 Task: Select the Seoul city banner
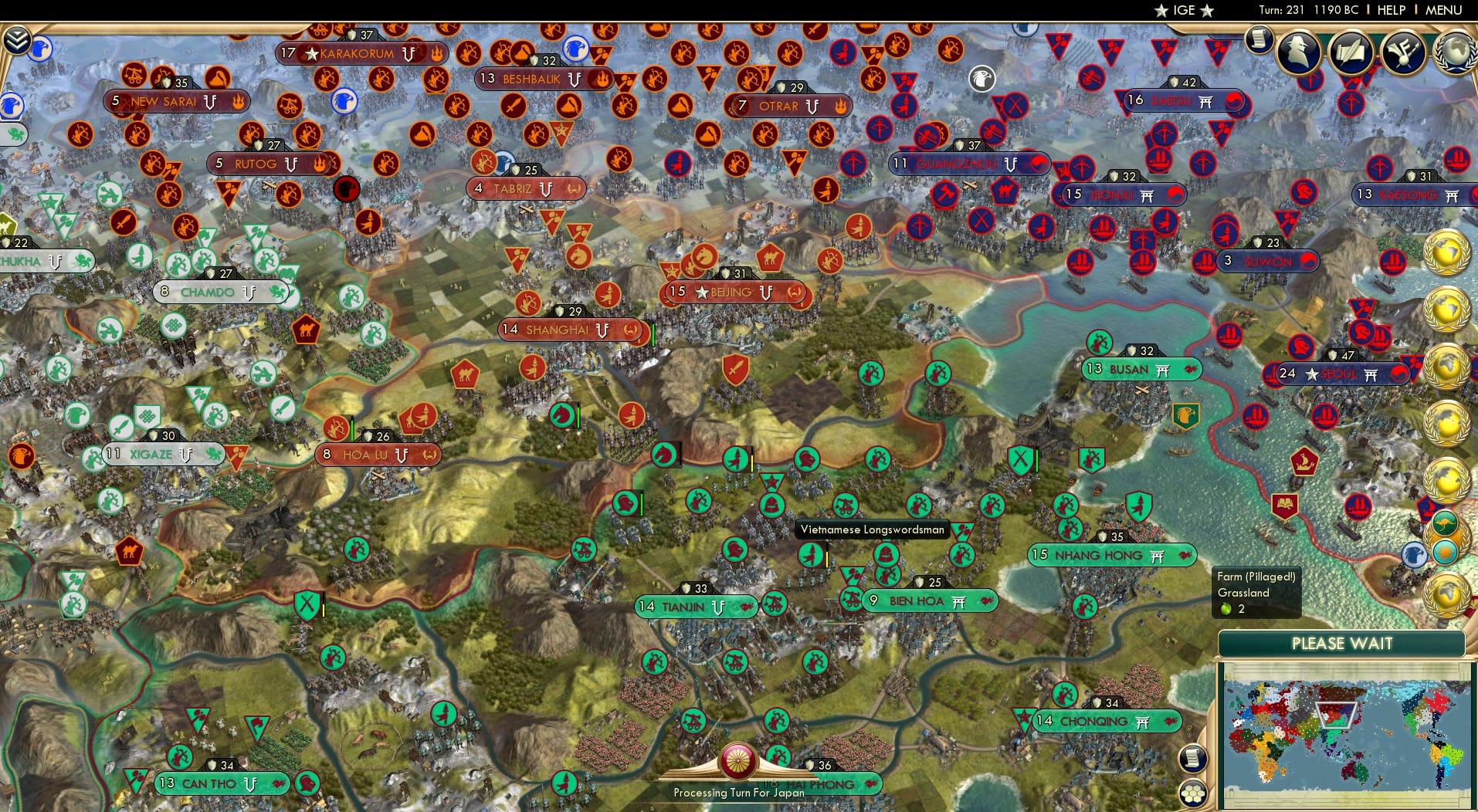click(1340, 375)
